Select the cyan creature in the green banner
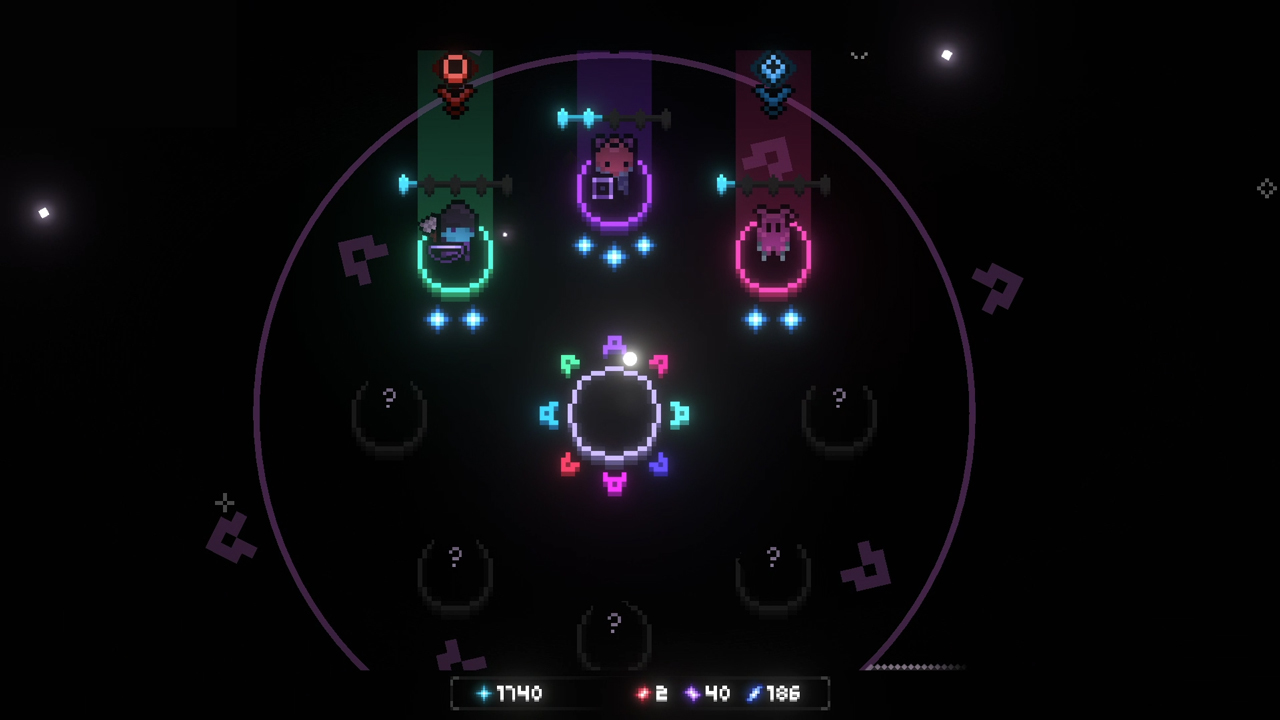The image size is (1280, 720). [x=455, y=235]
